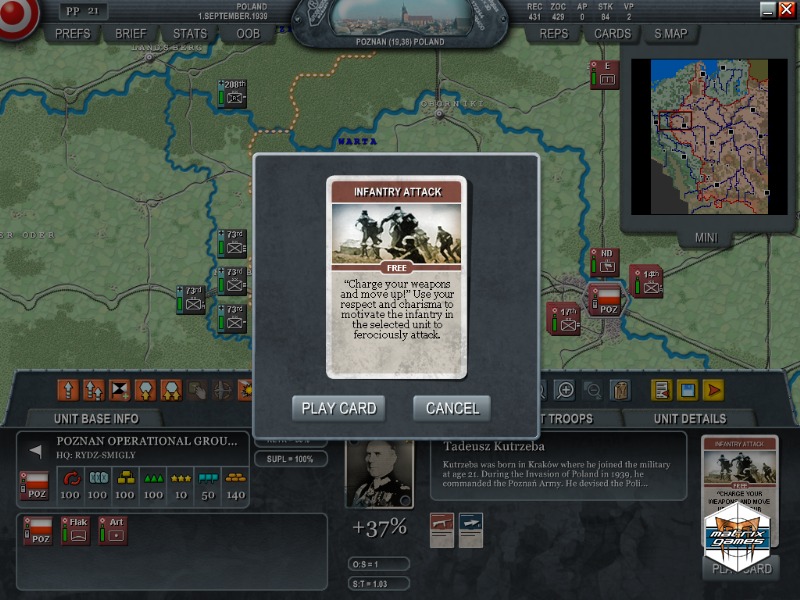This screenshot has height=600, width=800.
Task: Close the game window
Action: point(786,9)
